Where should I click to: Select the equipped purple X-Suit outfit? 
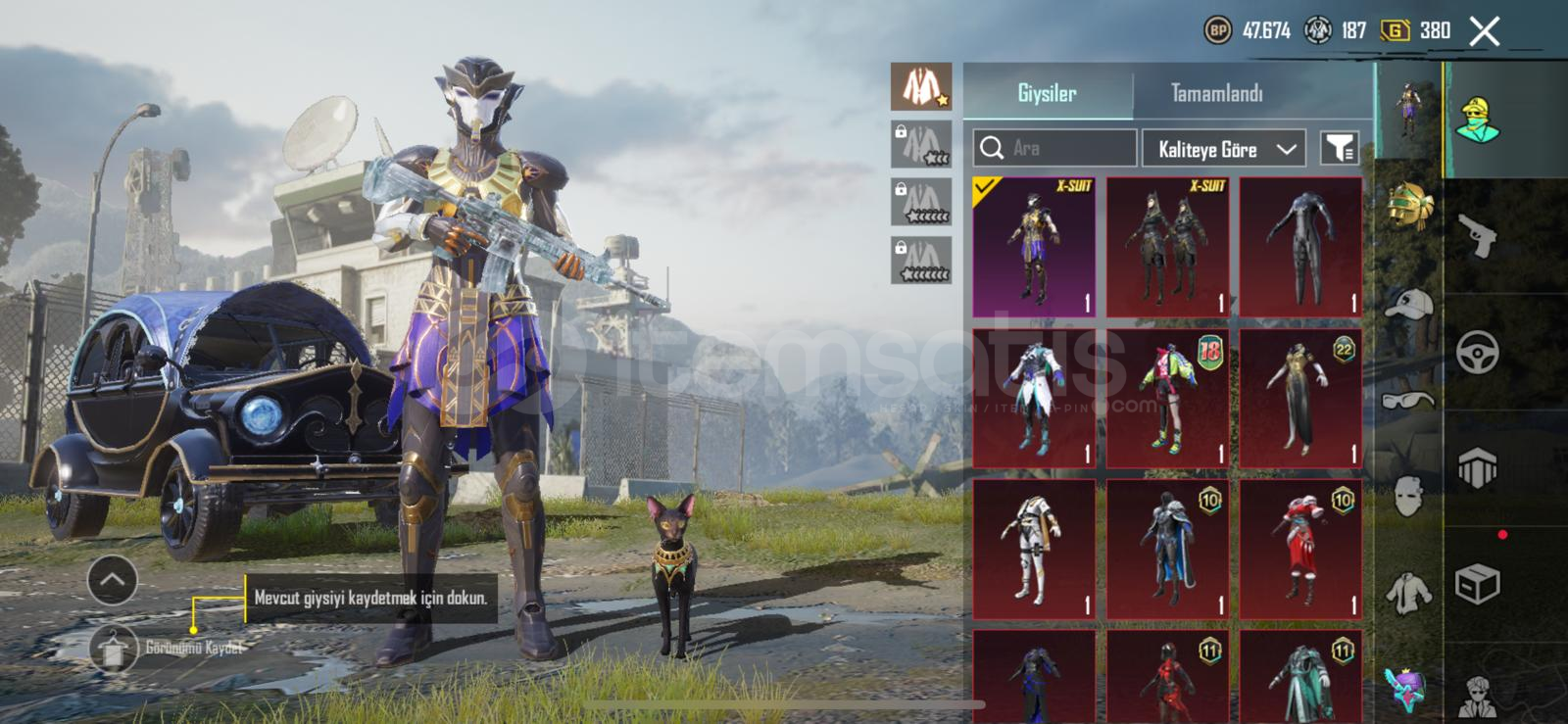[1034, 247]
